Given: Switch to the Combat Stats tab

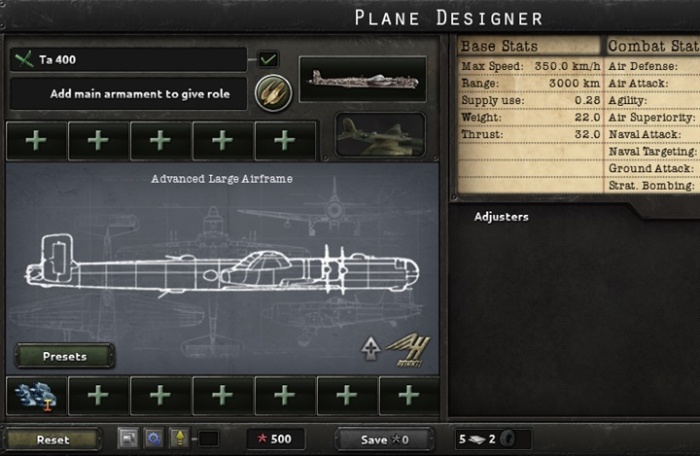Looking at the screenshot, I should point(652,46).
